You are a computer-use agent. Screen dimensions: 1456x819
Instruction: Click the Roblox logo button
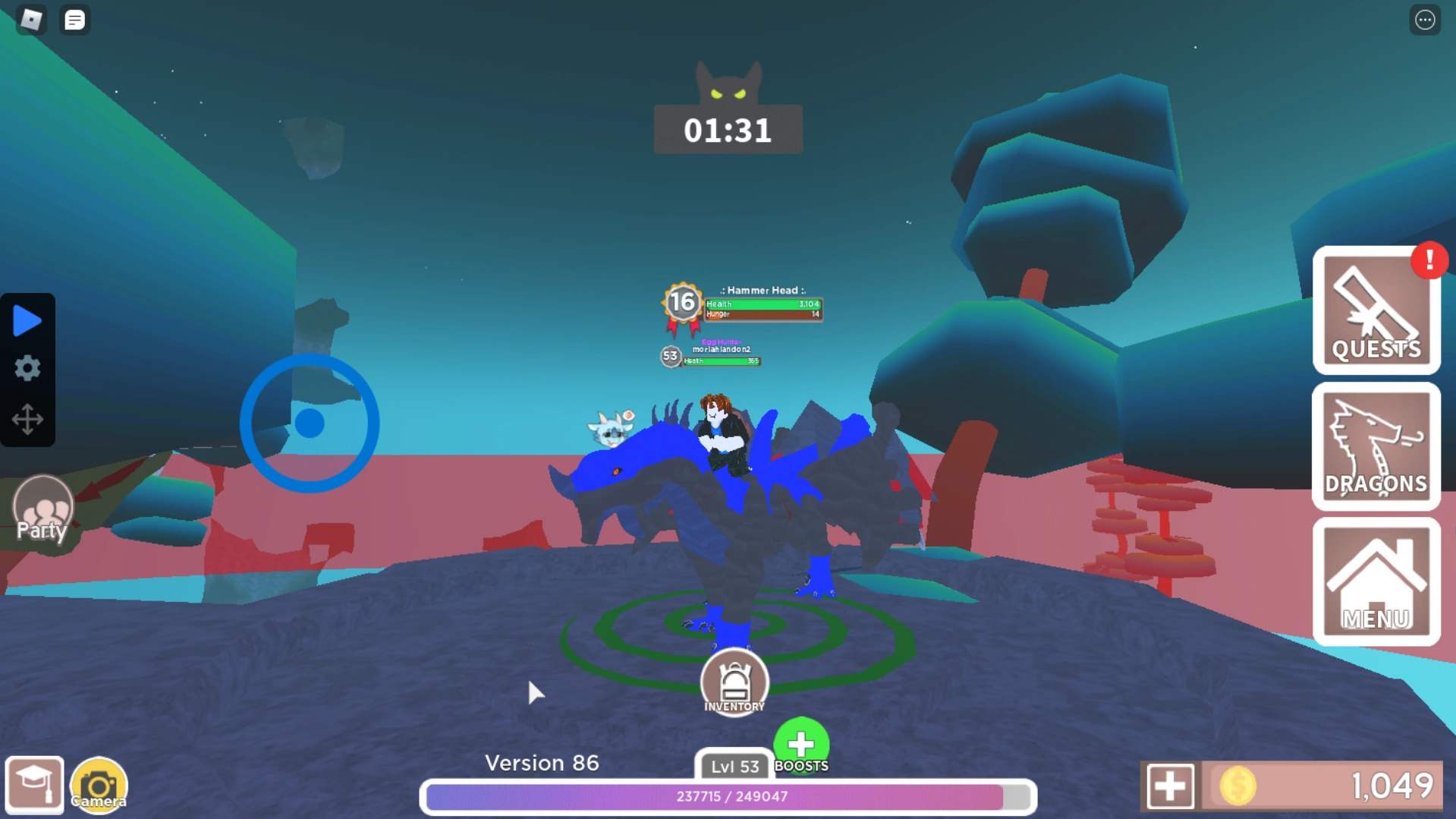(30, 19)
